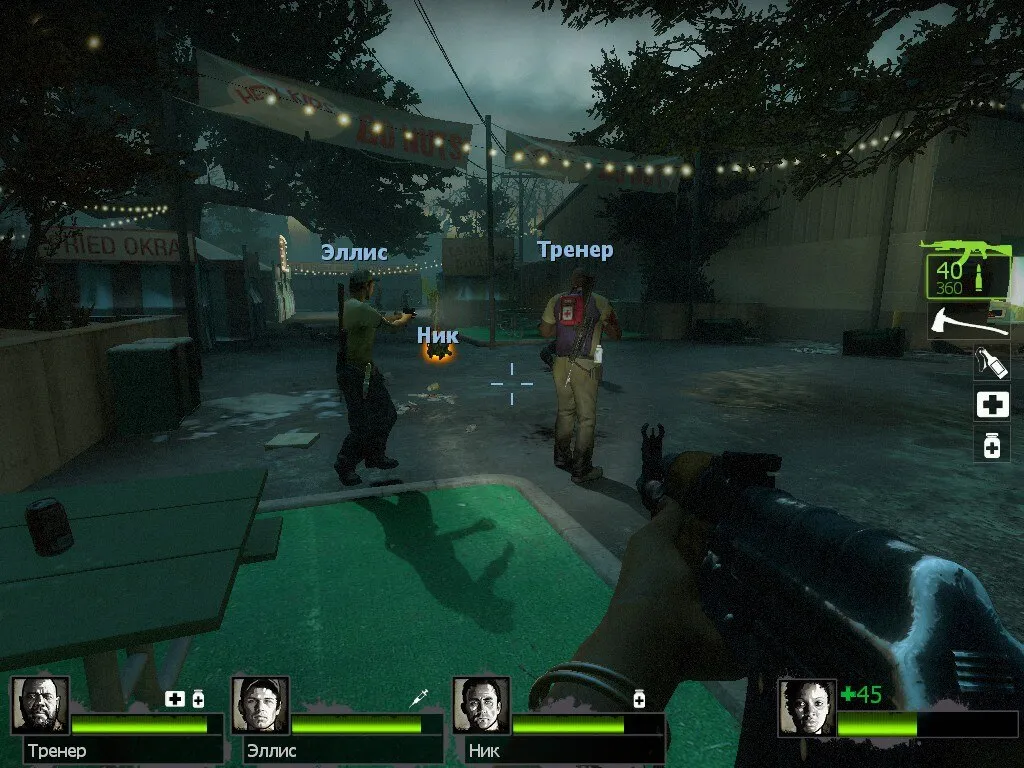Click Тренер's portrait in the team panel
The height and width of the screenshot is (768, 1024).
point(40,706)
